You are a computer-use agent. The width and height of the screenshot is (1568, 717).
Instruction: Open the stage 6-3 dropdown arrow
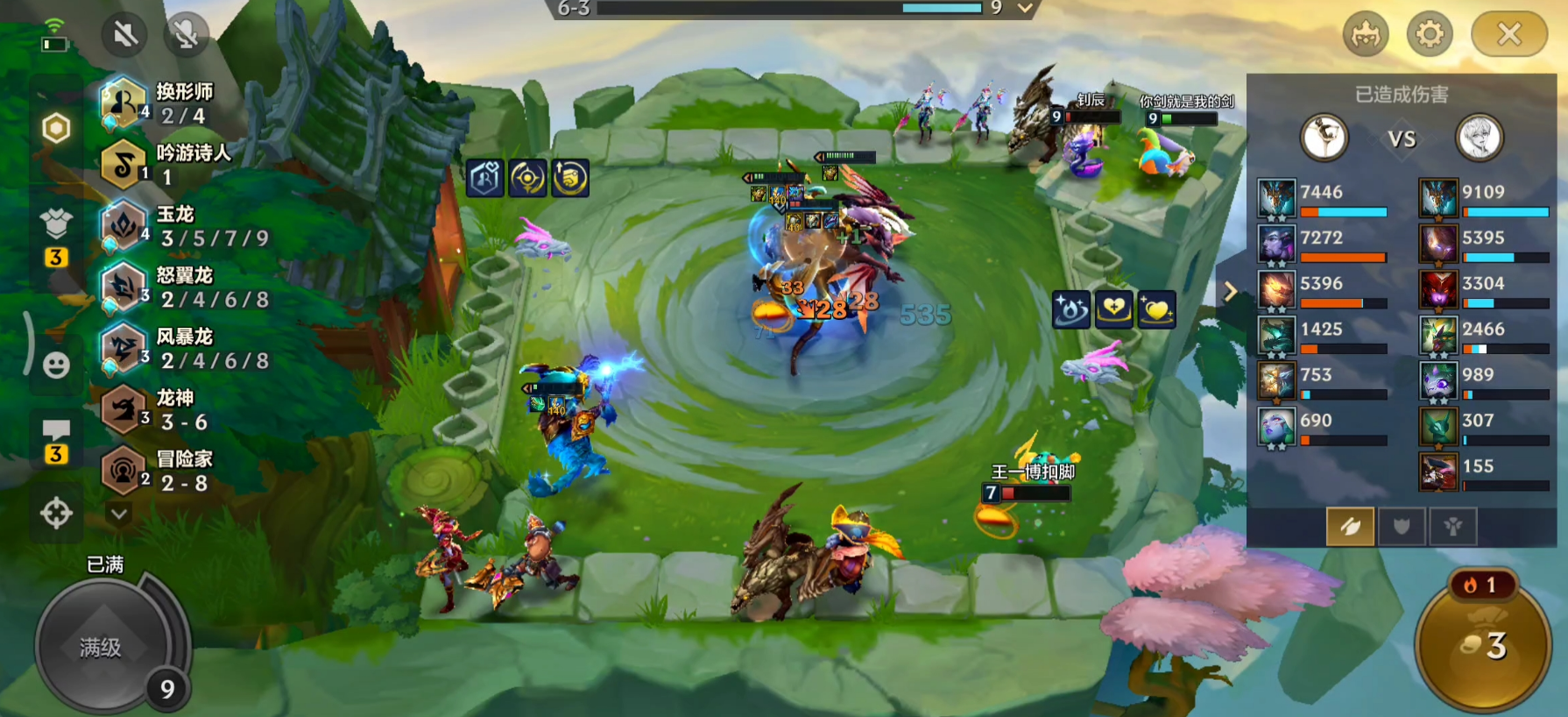pos(1025,9)
